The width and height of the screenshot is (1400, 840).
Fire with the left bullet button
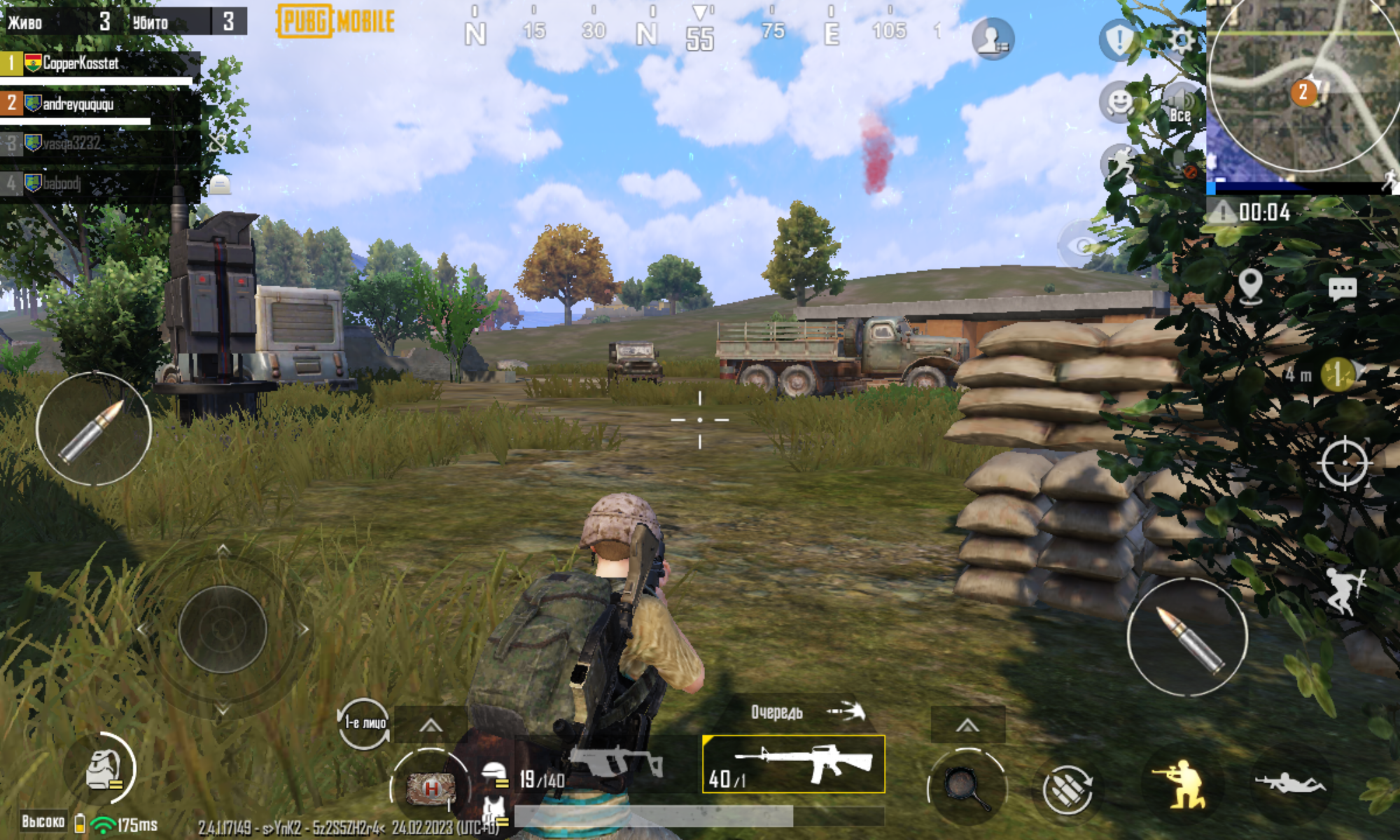94,429
